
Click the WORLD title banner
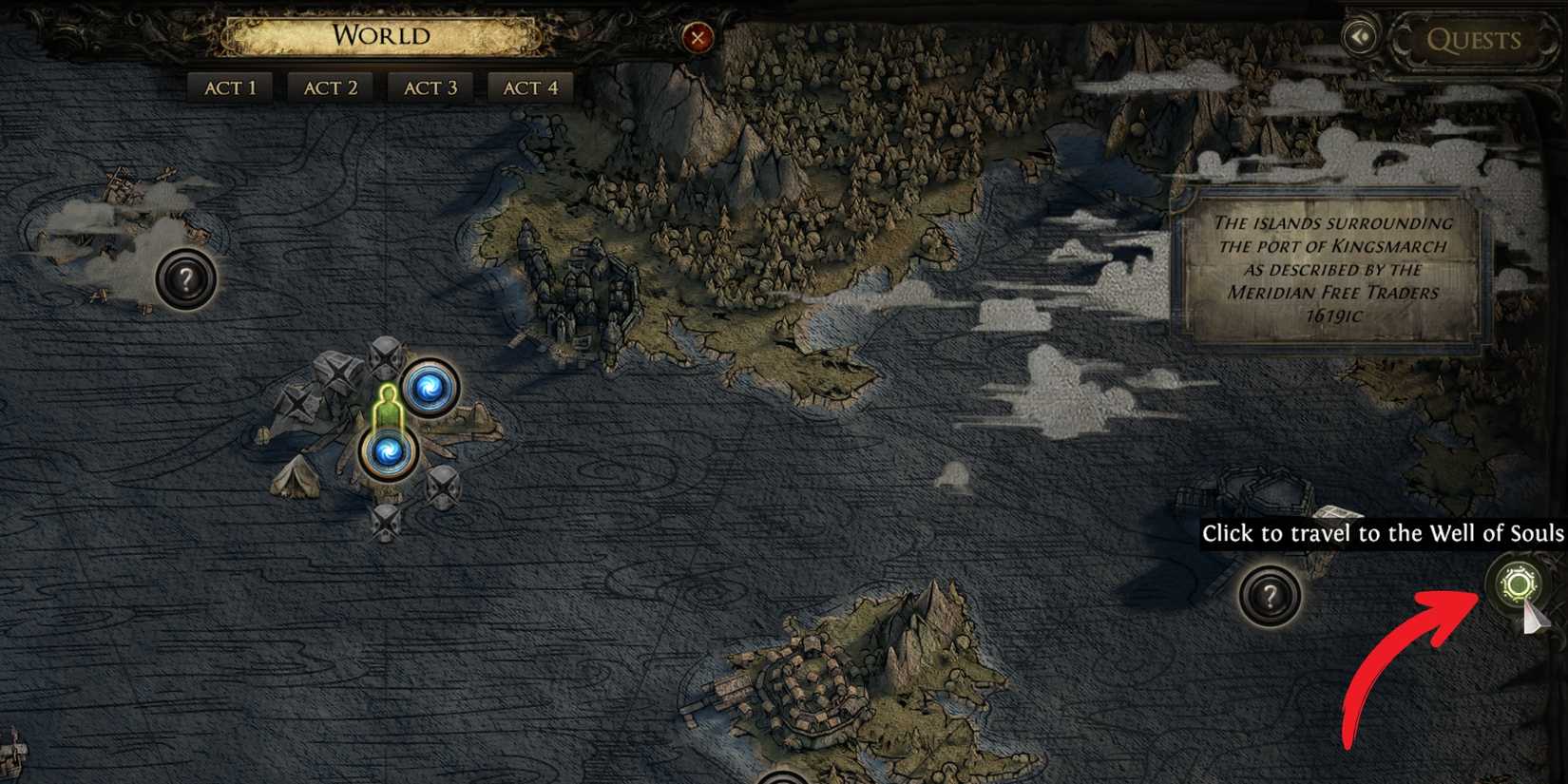pyautogui.click(x=378, y=35)
